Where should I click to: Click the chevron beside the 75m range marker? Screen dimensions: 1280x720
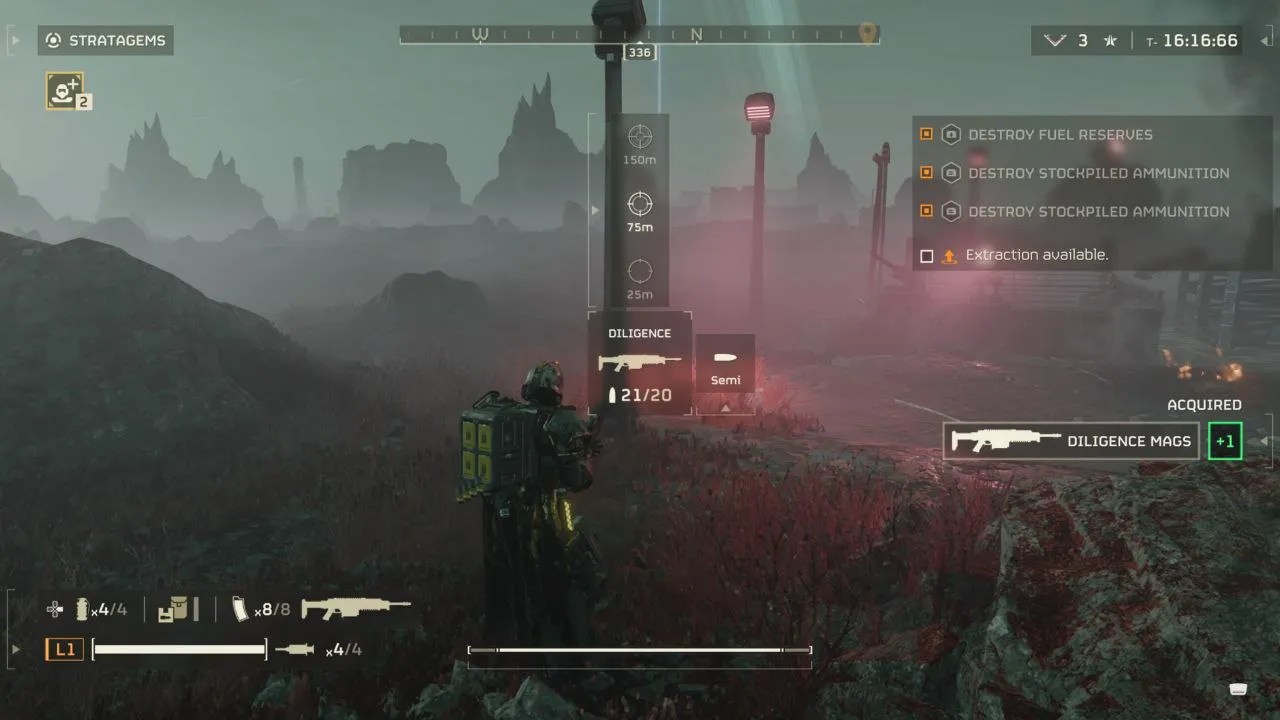[595, 210]
